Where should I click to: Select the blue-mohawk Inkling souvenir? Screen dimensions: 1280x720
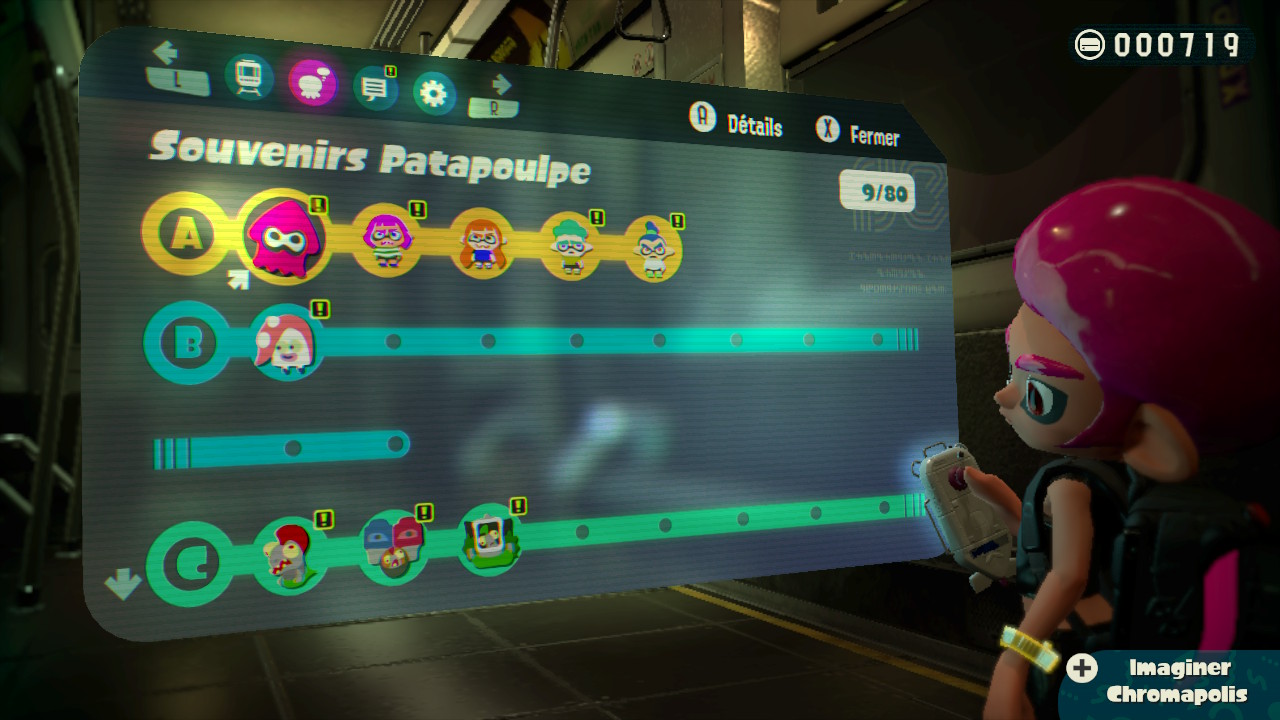tap(653, 248)
